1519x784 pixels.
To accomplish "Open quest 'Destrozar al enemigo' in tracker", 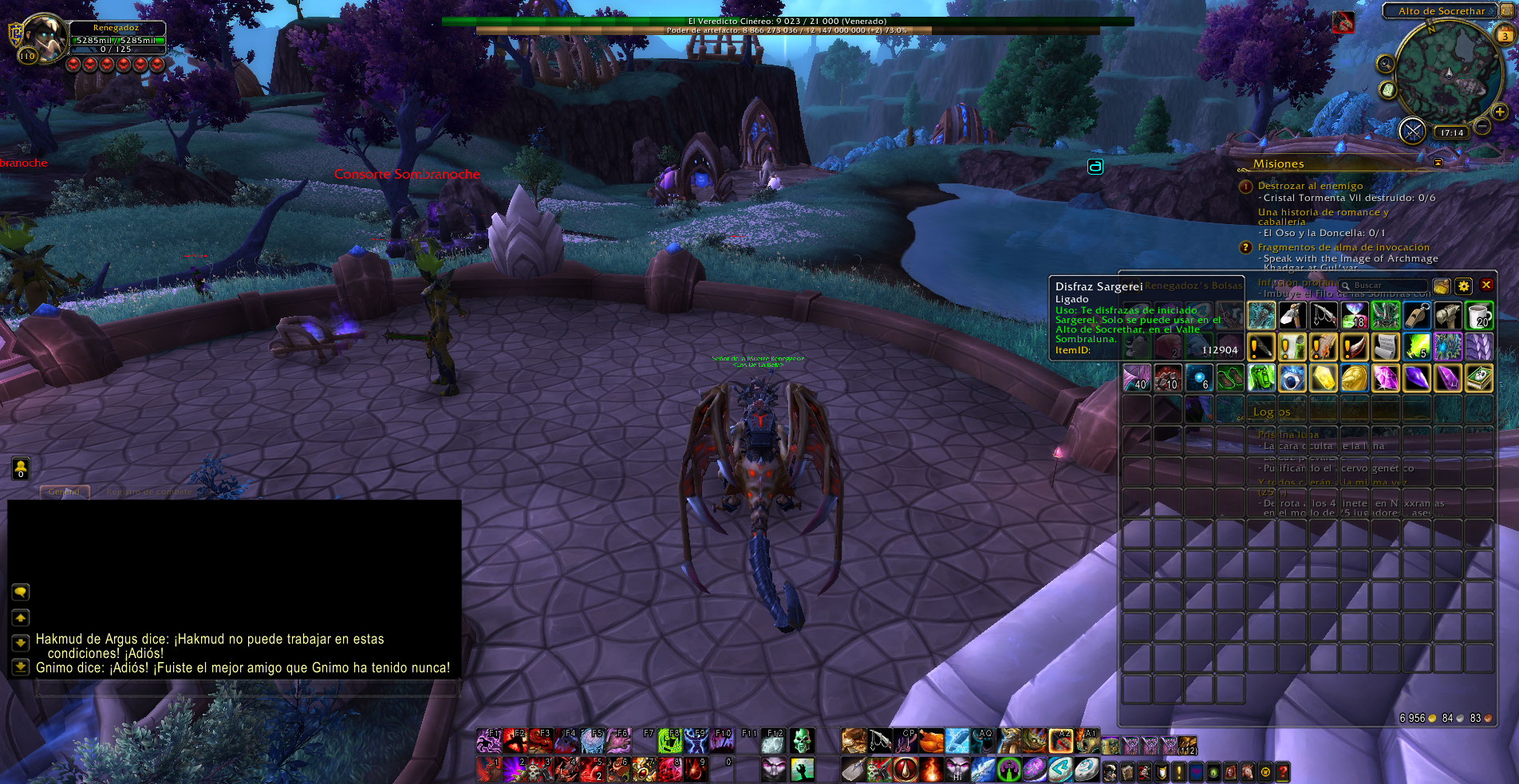I will click(x=1310, y=186).
